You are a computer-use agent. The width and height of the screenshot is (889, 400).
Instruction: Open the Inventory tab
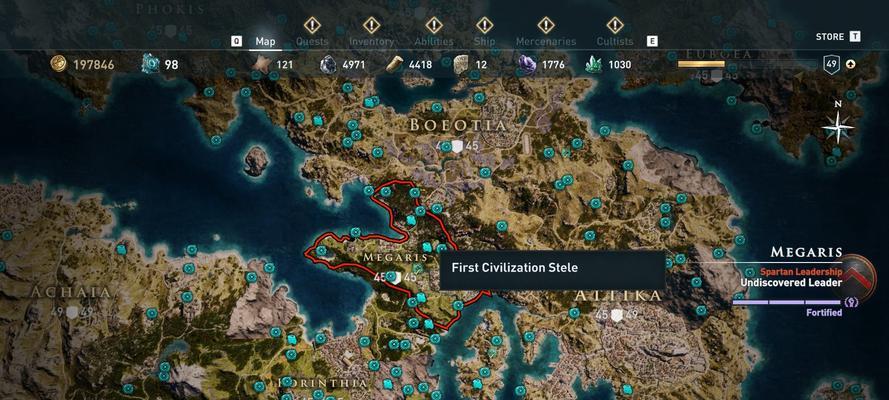pos(371,41)
